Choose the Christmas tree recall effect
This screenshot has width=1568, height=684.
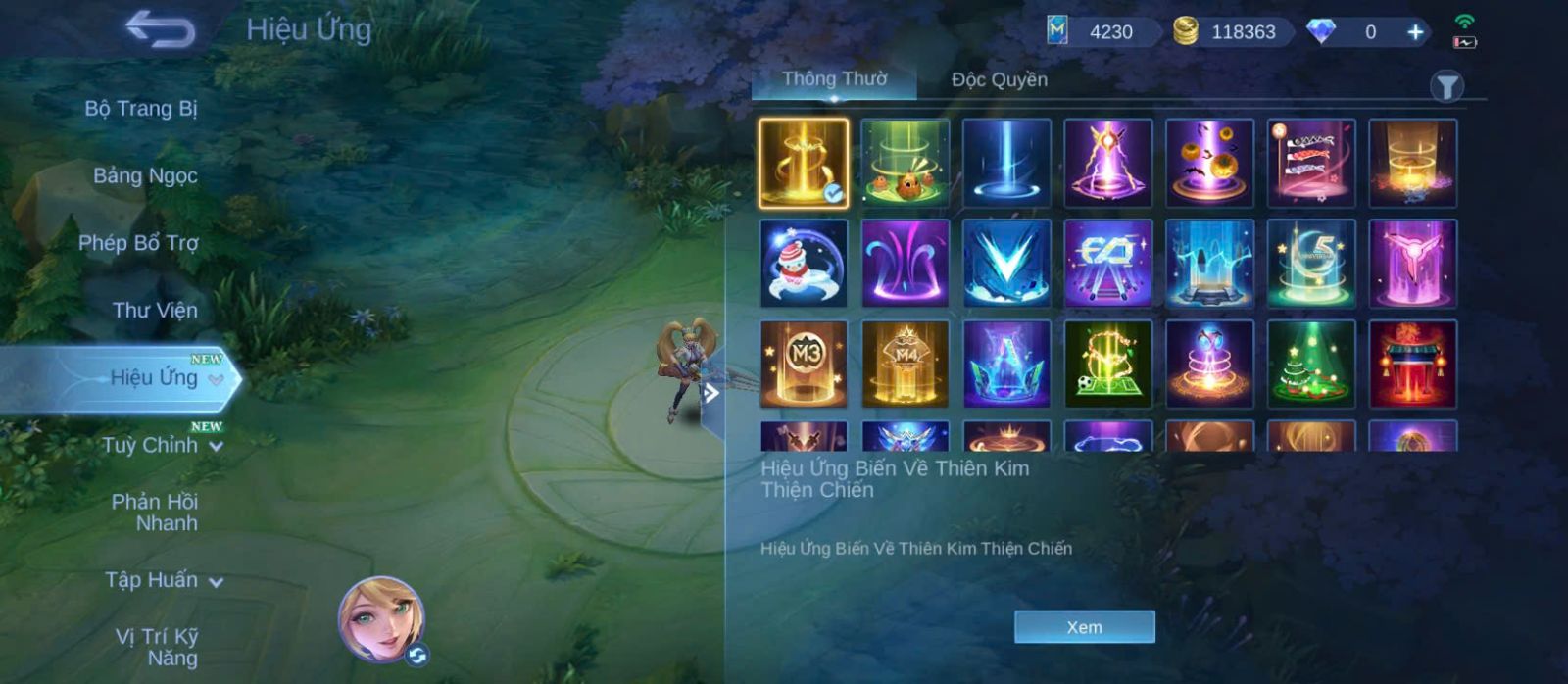[x=1311, y=364]
